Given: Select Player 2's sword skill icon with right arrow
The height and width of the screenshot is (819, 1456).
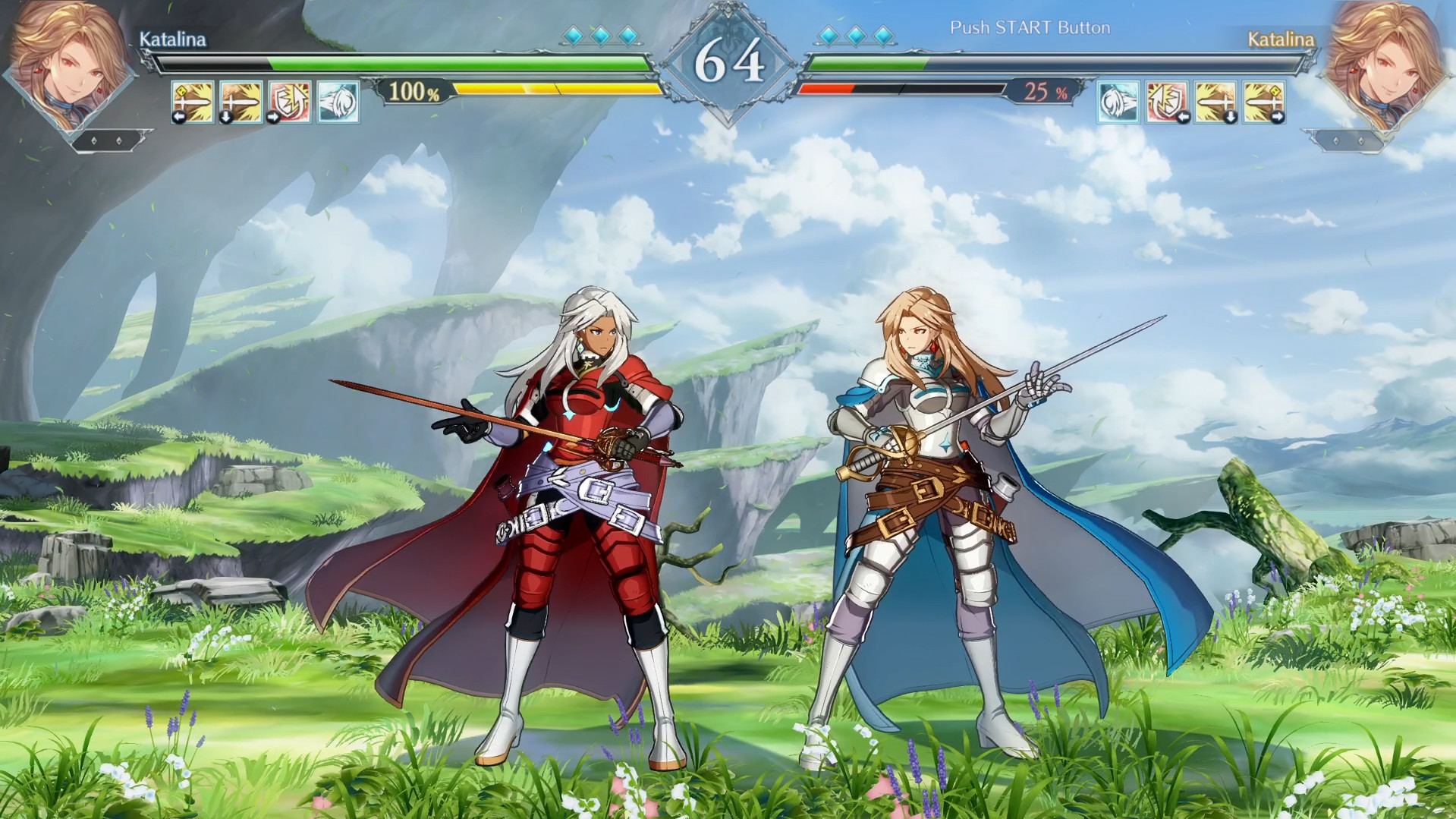Looking at the screenshot, I should [x=1262, y=101].
